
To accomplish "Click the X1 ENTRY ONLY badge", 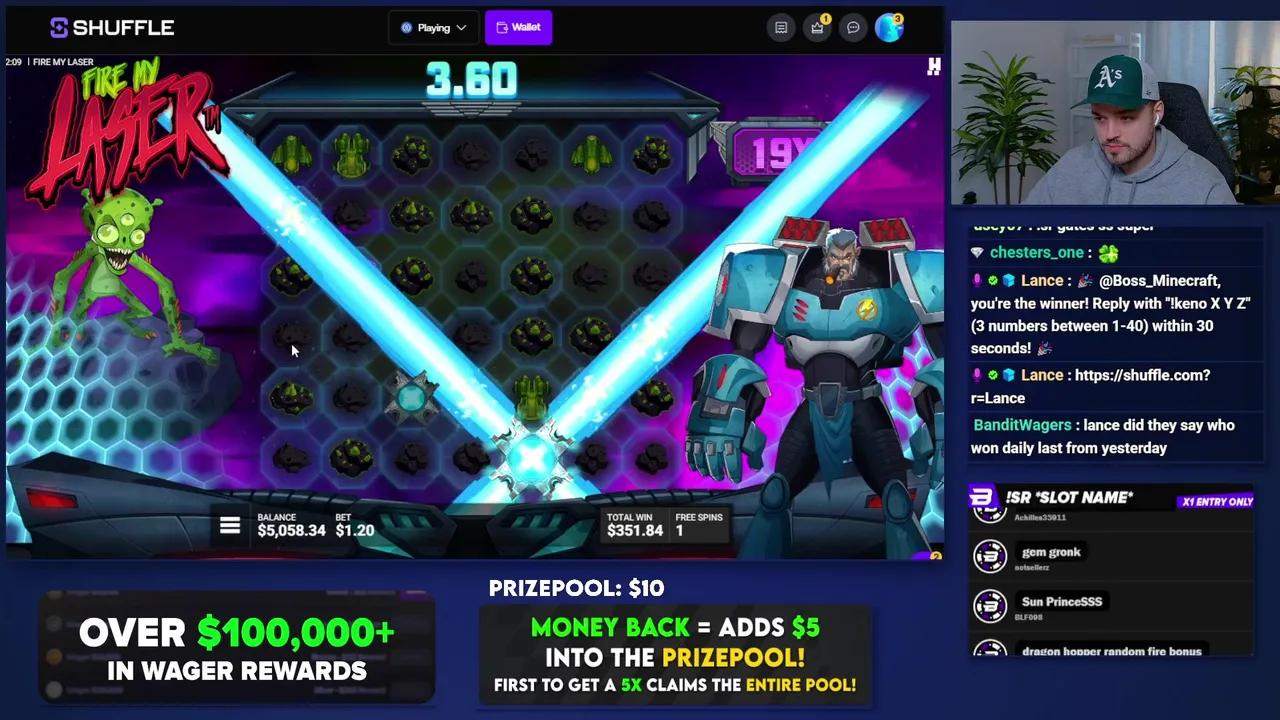I will [1217, 501].
